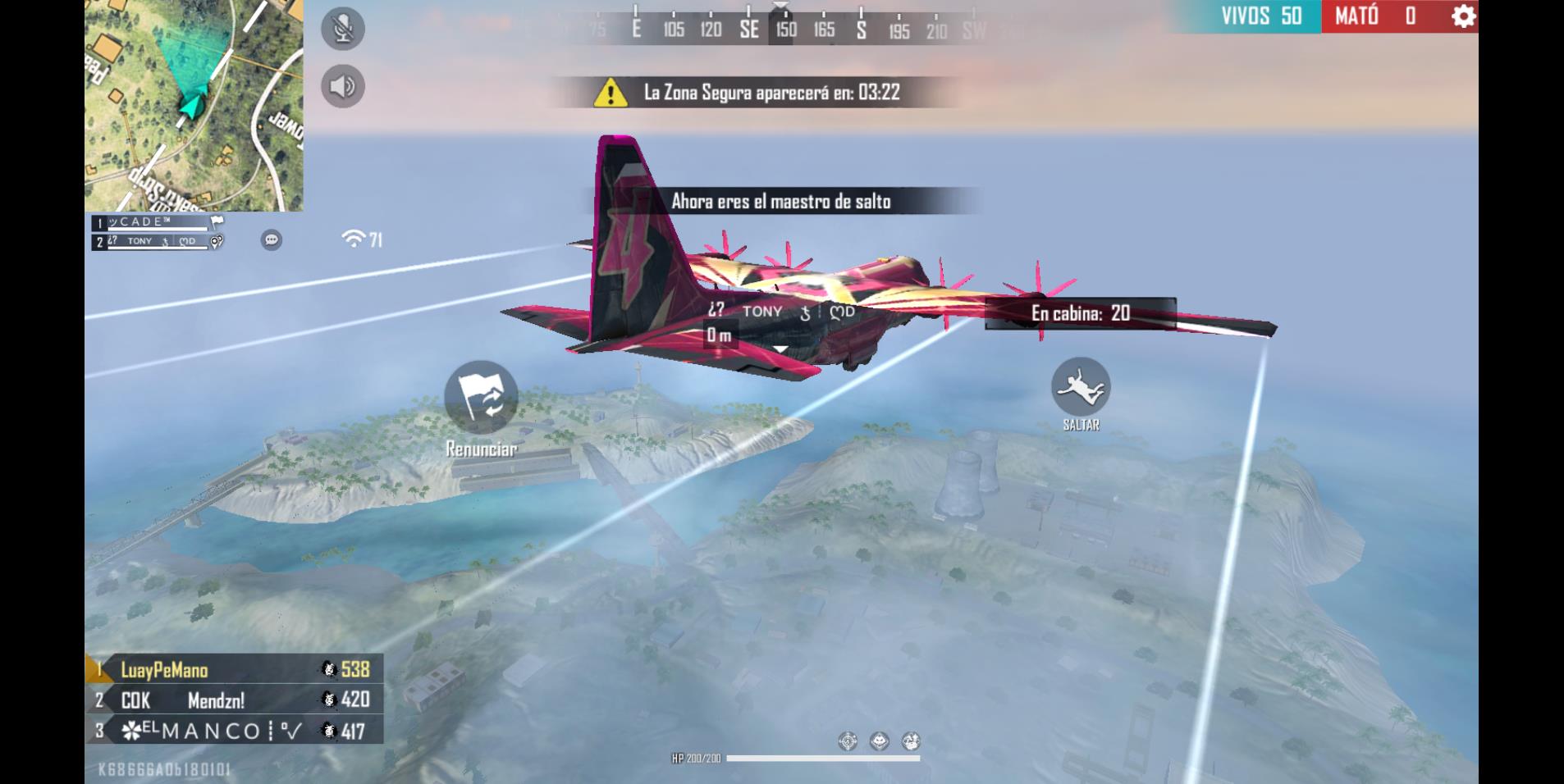Tap the Saltar jump button
The image size is (1564, 784).
[1081, 386]
